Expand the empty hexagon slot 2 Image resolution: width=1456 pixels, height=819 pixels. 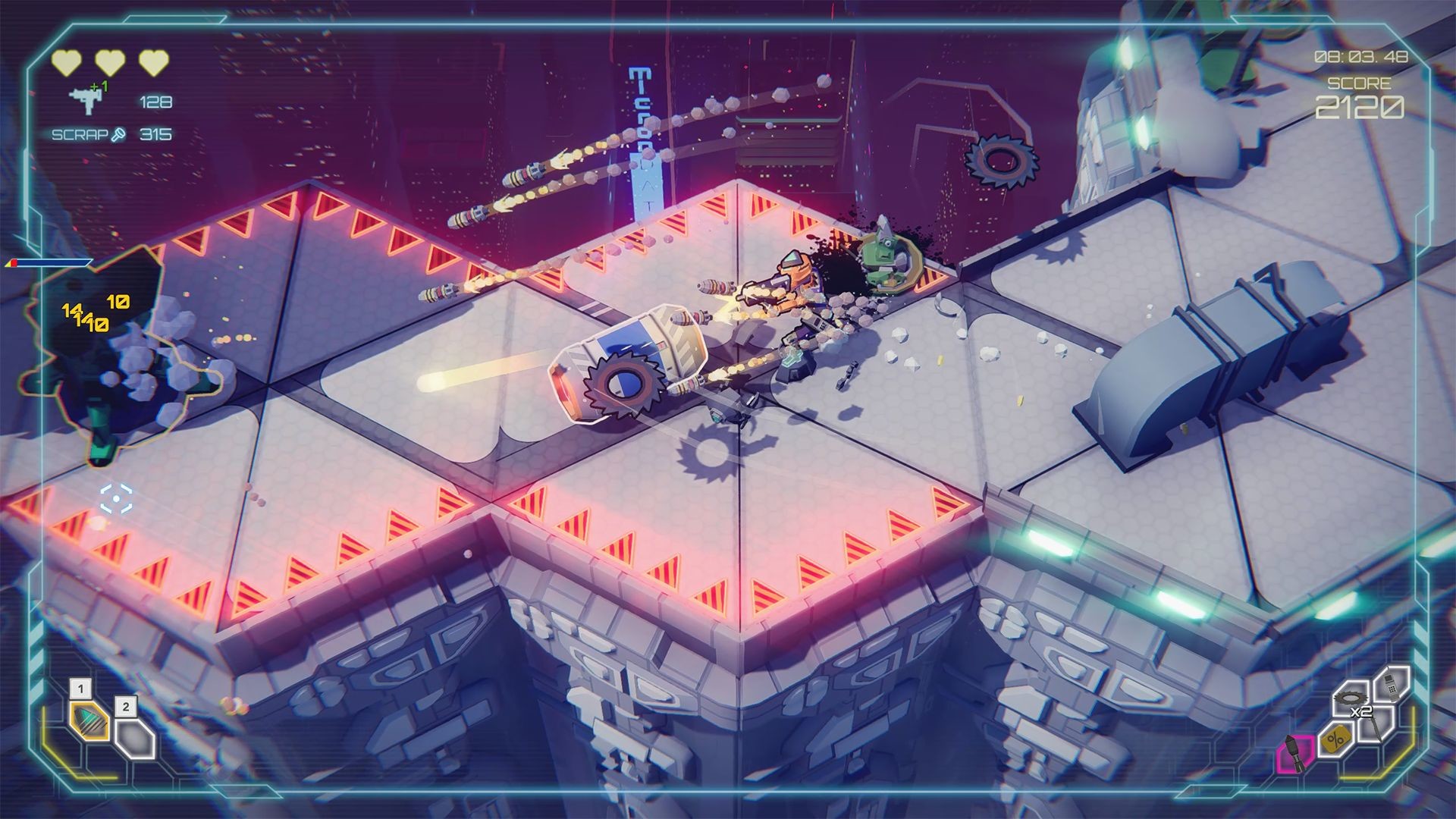pos(133,739)
